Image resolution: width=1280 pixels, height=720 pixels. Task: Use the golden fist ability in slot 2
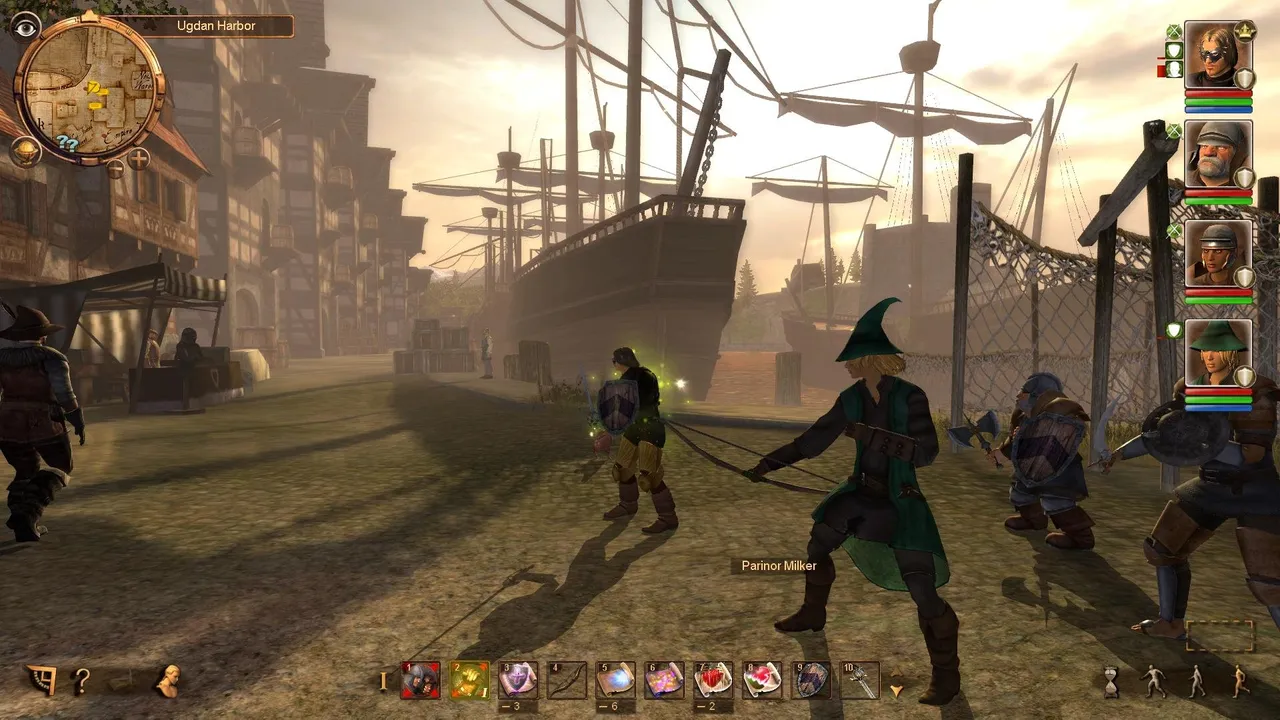470,680
